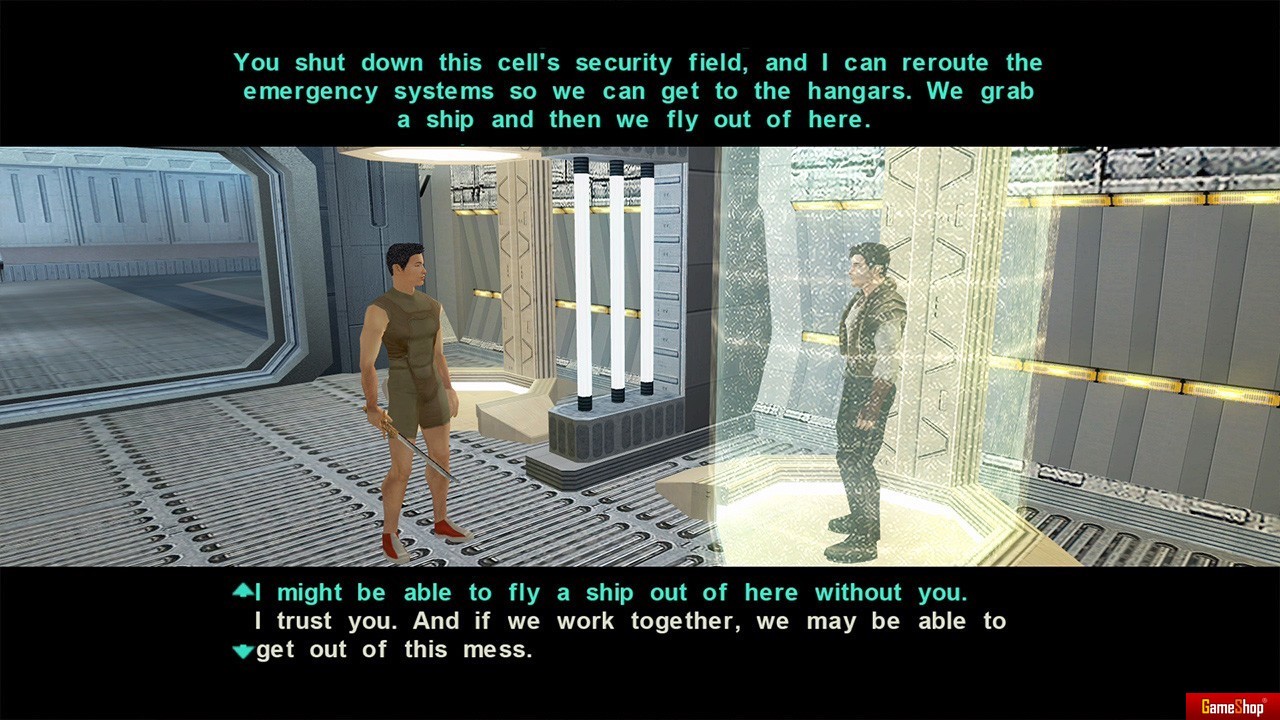The image size is (1280, 720).
Task: Click the up arrow on the reply list
Action: click(242, 591)
